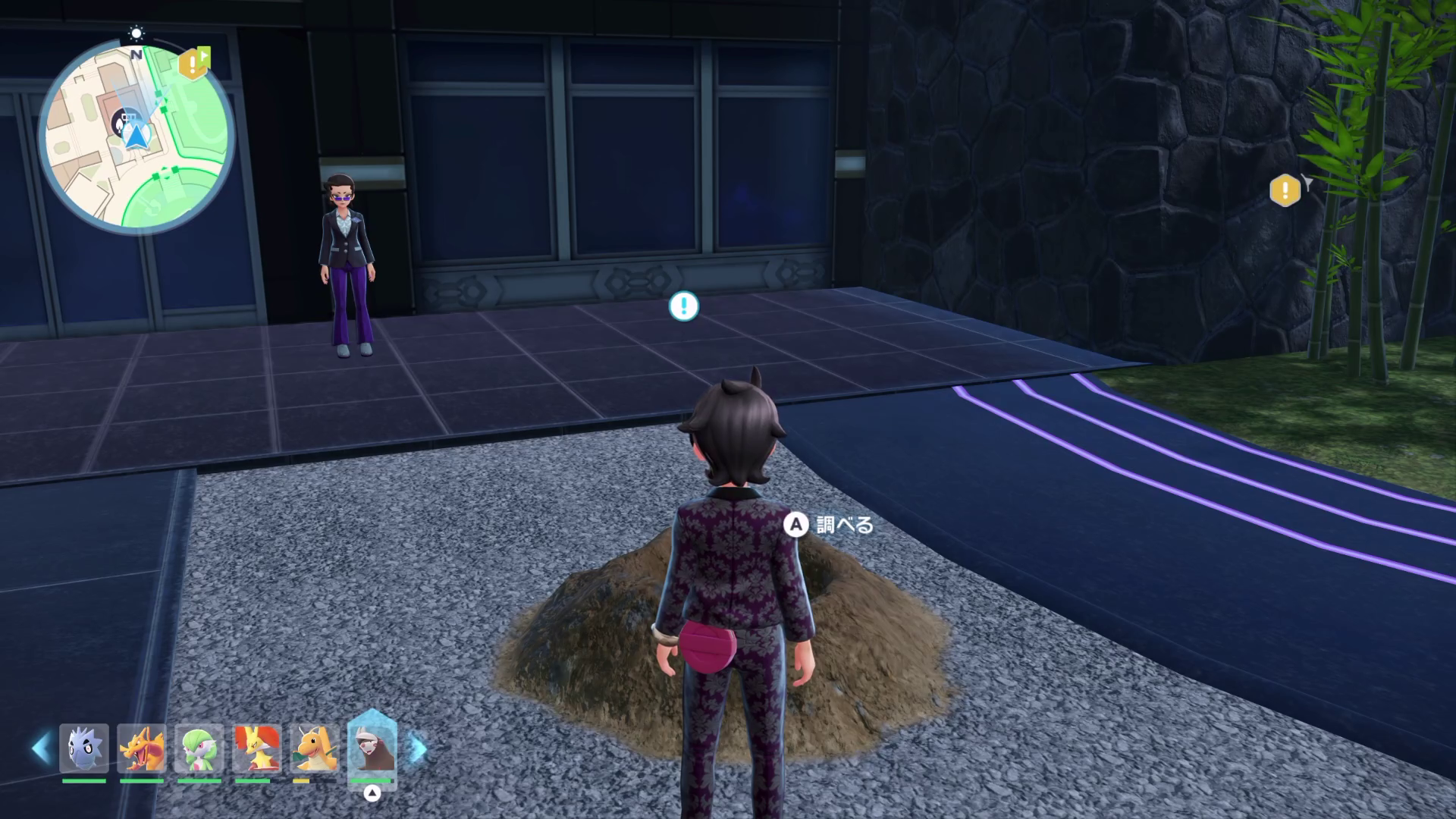Screen dimensions: 1456x819
Task: Pick Delphox from the party lineup
Action: point(257,749)
